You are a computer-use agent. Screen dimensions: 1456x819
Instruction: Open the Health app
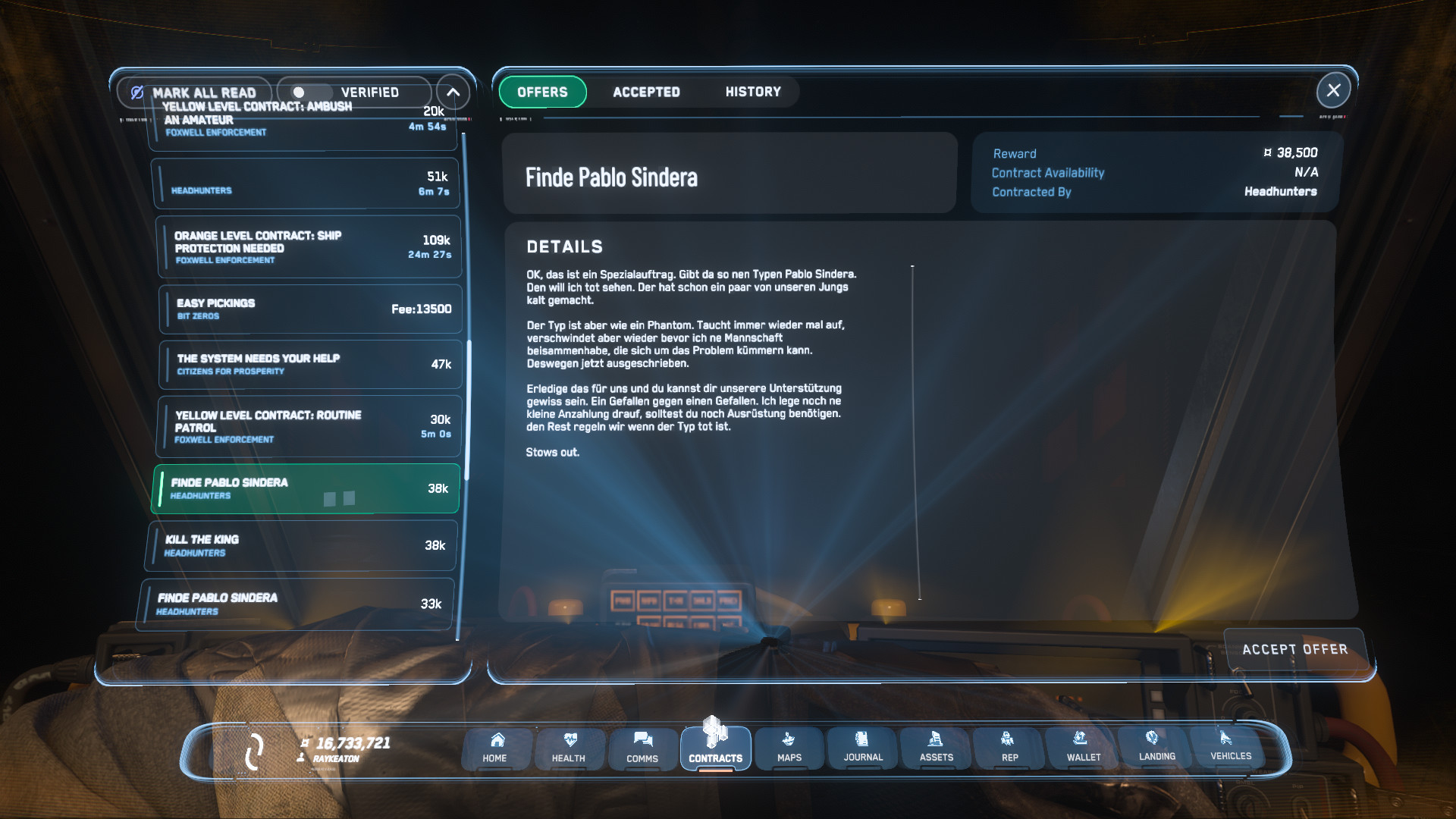[x=569, y=748]
